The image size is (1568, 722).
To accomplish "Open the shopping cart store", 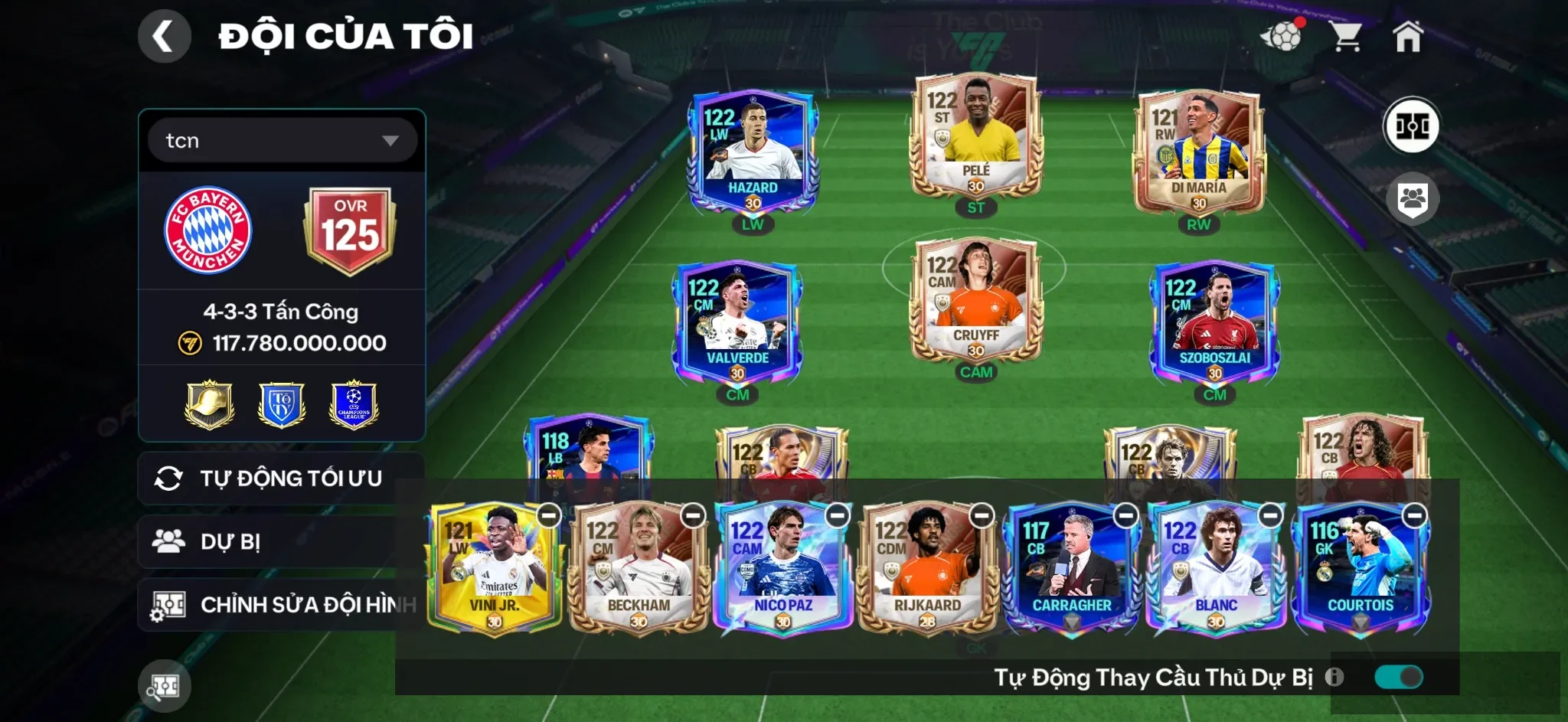I will point(1345,36).
